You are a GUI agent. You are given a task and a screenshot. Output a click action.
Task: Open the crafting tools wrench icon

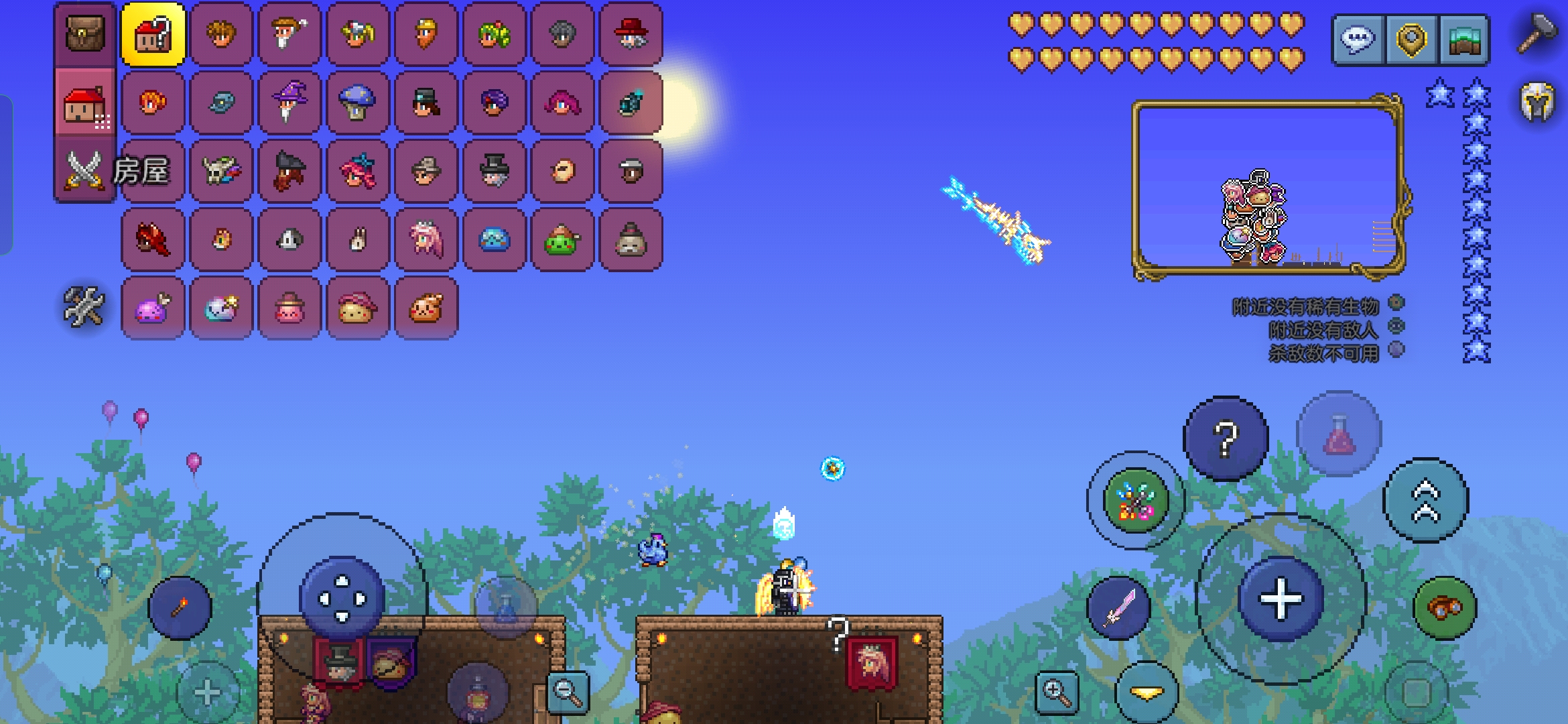pyautogui.click(x=84, y=307)
